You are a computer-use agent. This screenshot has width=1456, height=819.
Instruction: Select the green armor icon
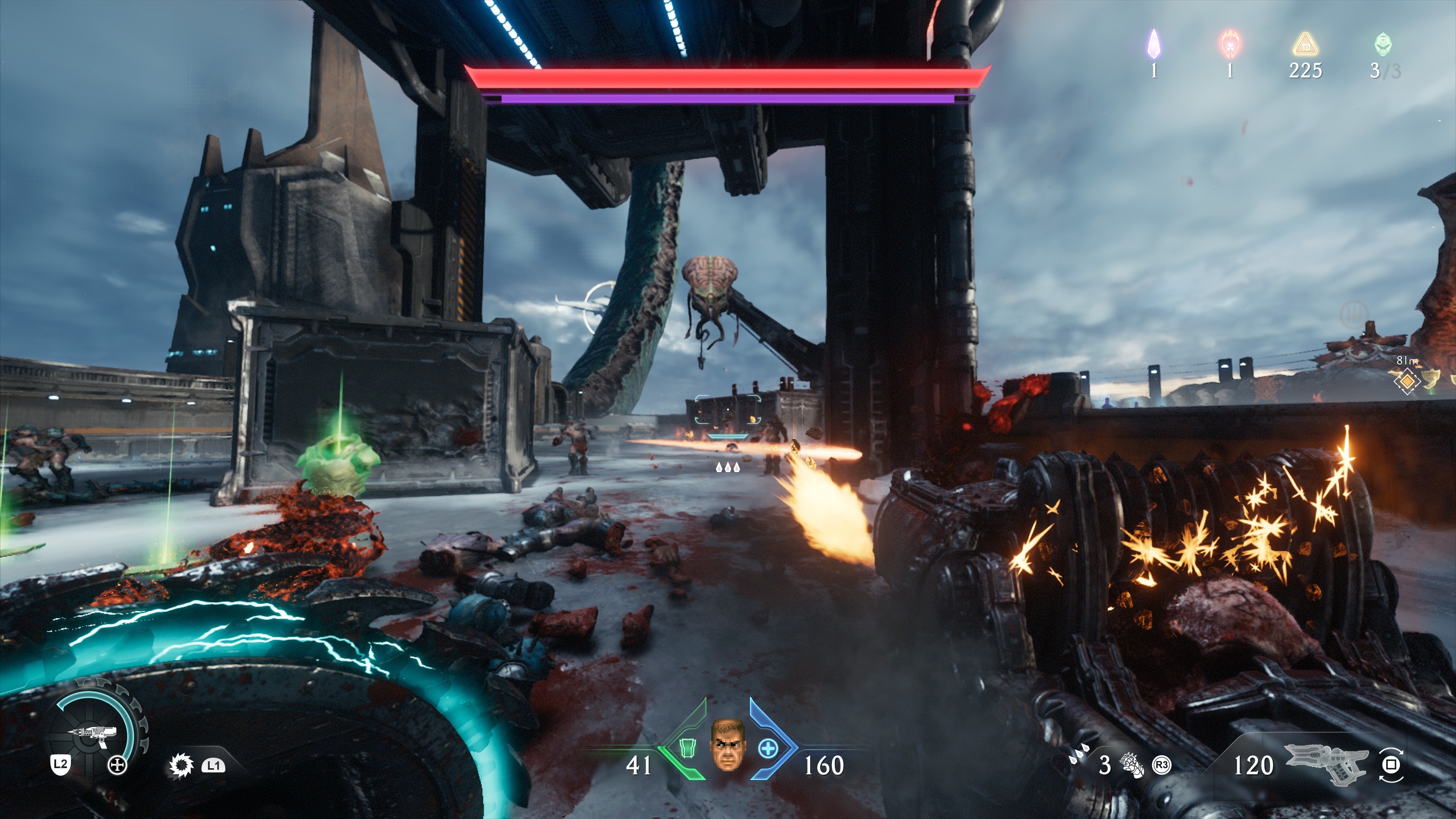coord(686,749)
